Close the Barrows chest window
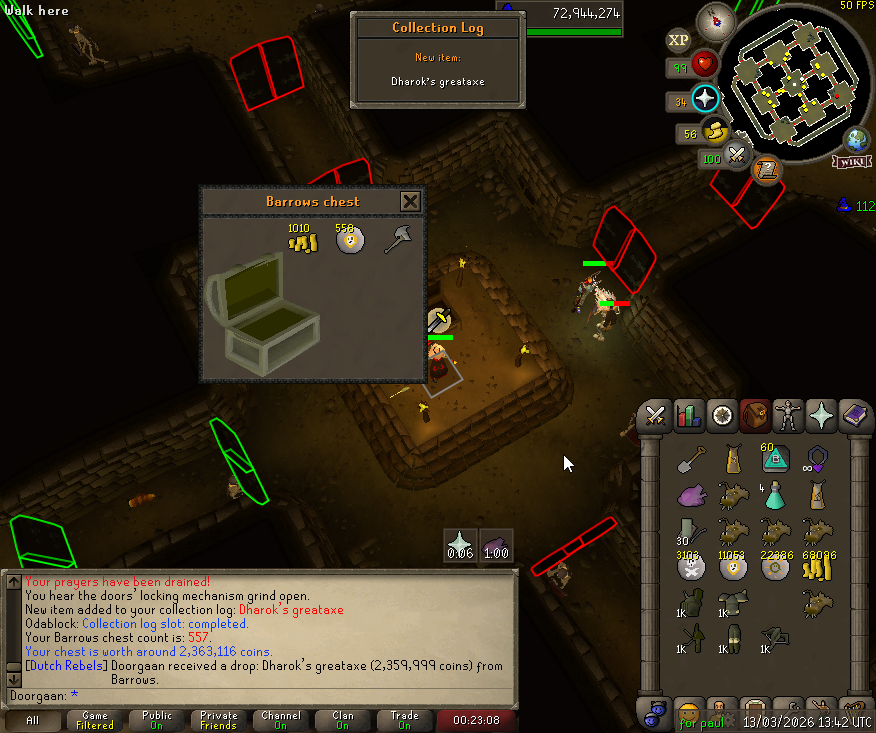 [410, 201]
